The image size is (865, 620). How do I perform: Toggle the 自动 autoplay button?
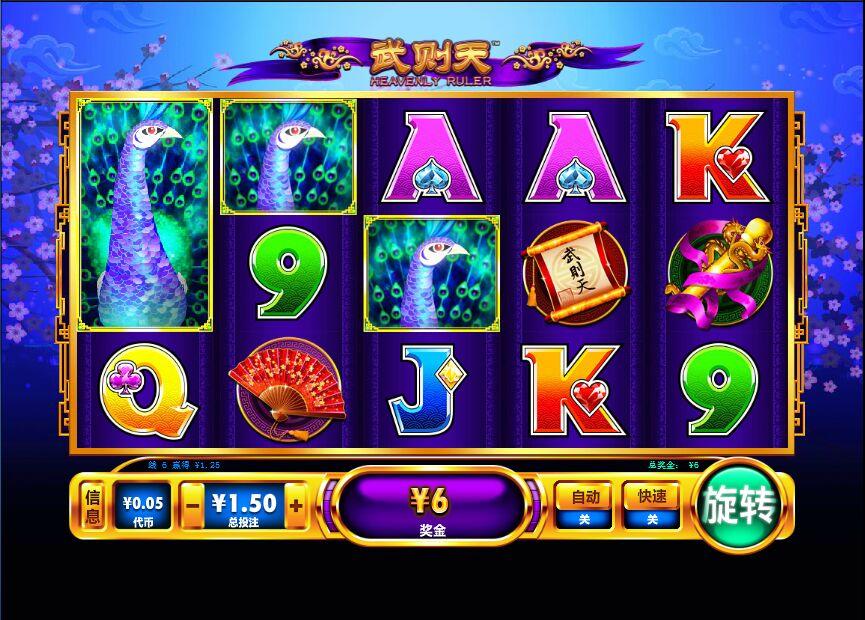pyautogui.click(x=584, y=506)
